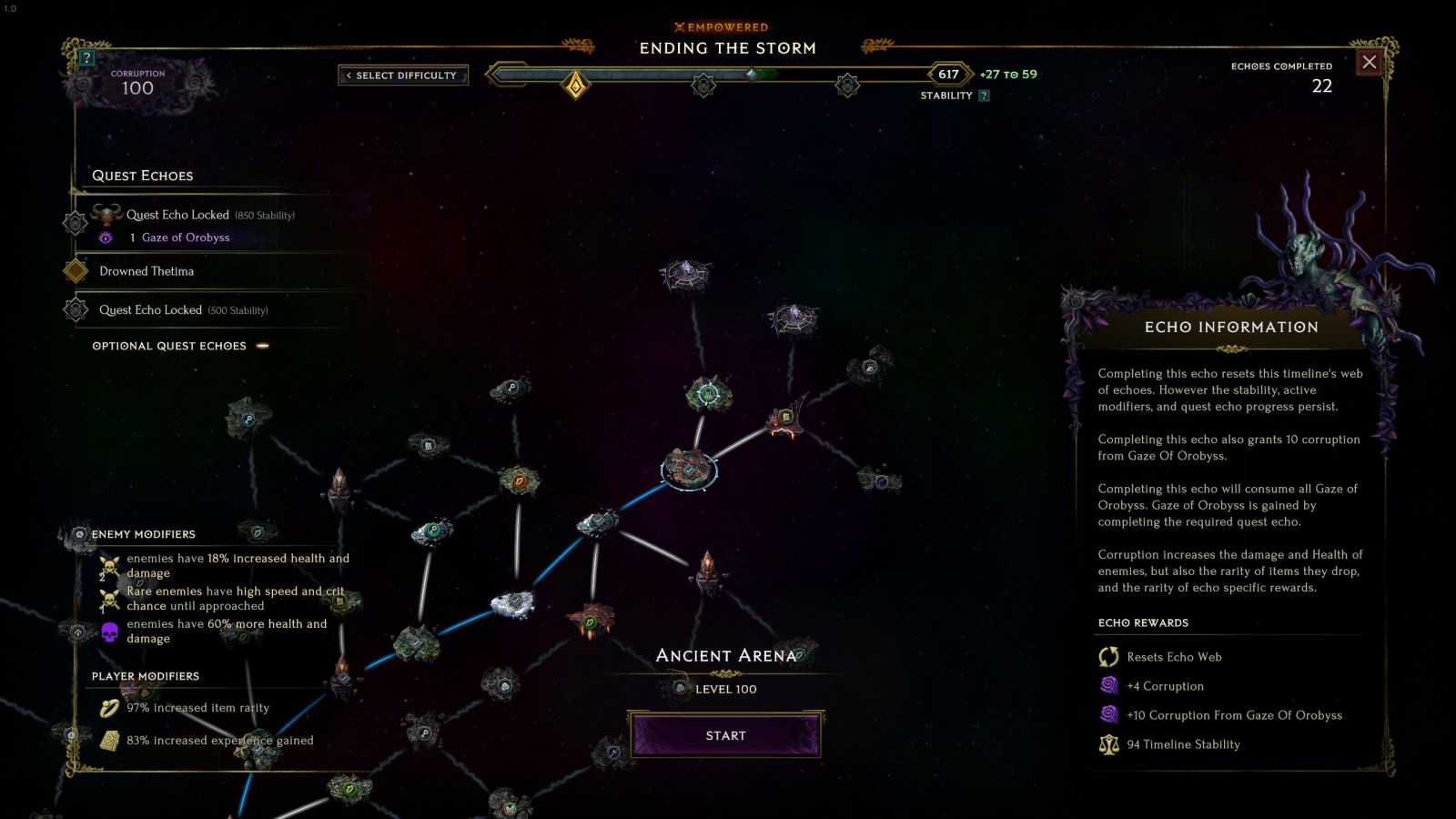Collapse the Optional Quest Echoes section

pyautogui.click(x=262, y=346)
